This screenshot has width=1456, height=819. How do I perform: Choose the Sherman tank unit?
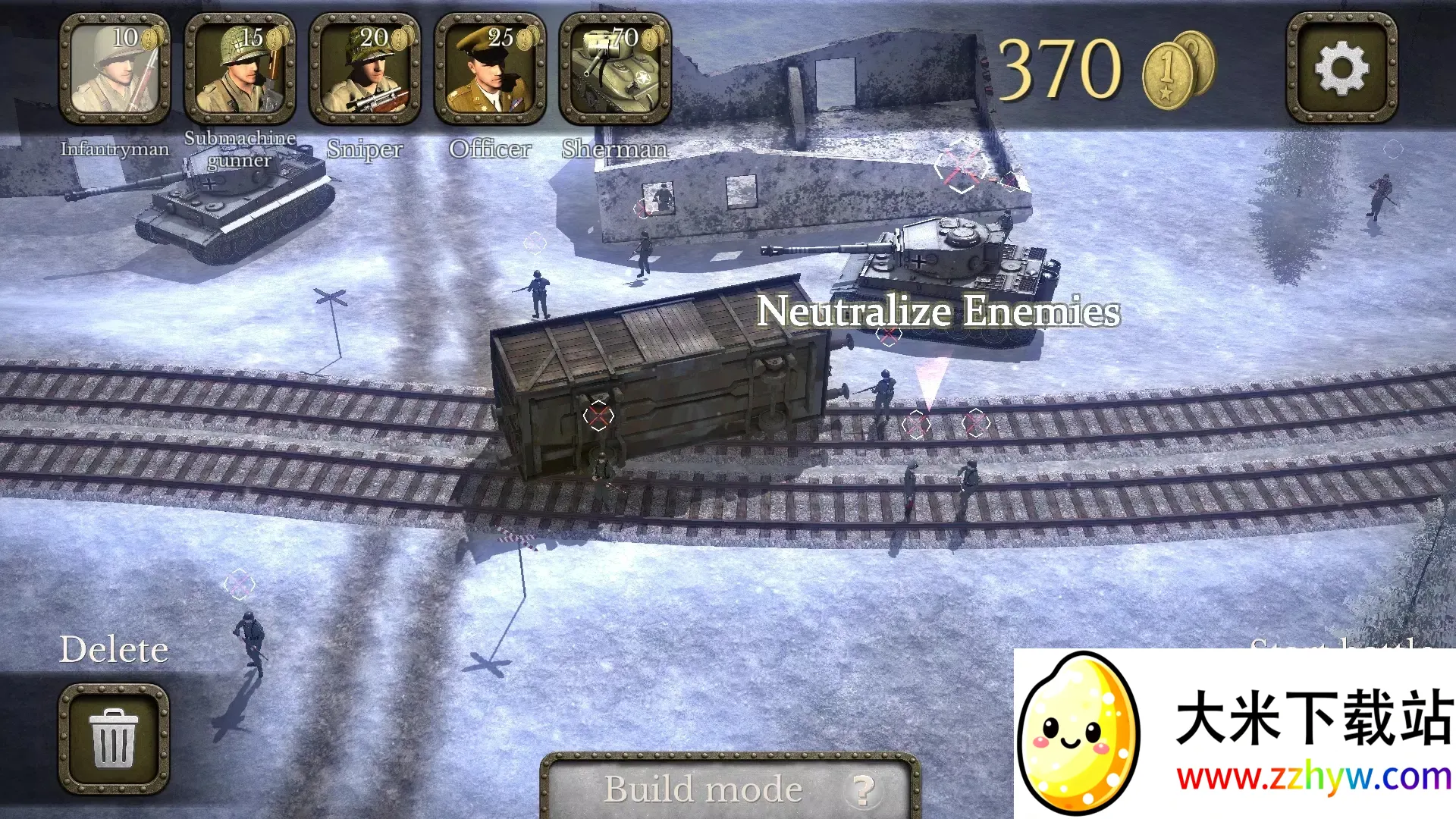tap(615, 70)
